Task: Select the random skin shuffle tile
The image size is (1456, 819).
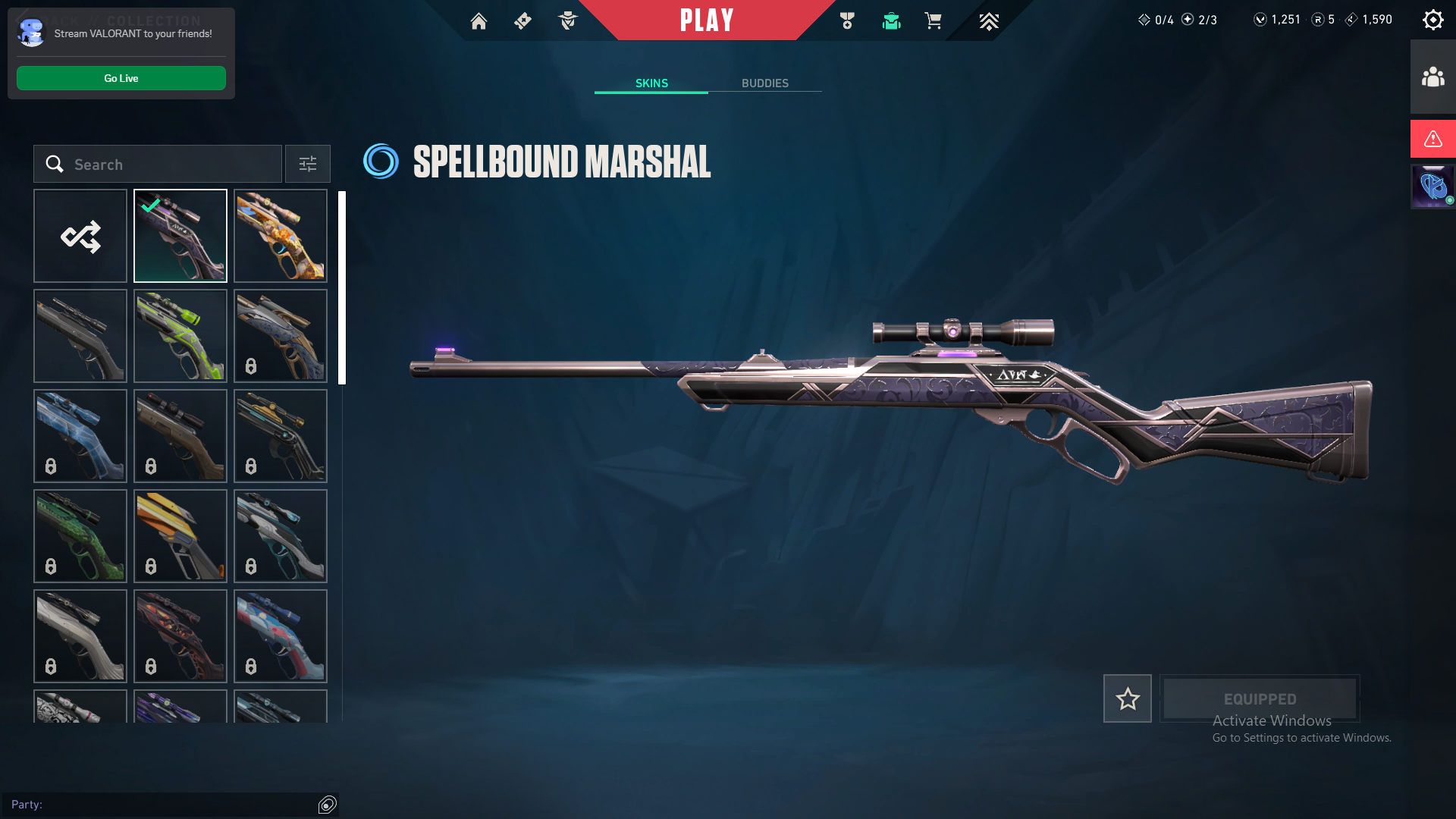Action: pyautogui.click(x=80, y=236)
